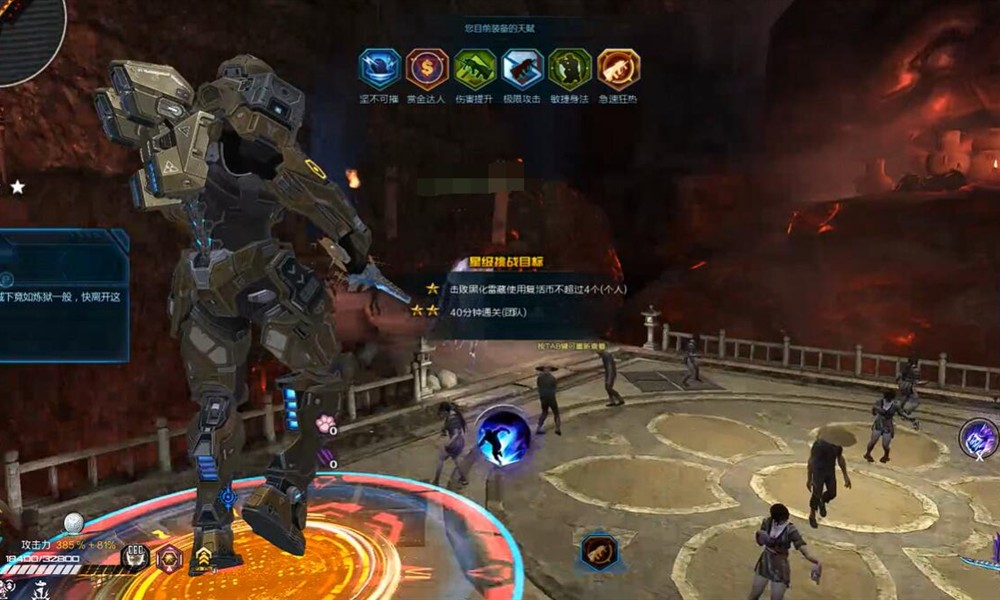This screenshot has width=1000, height=600.
Task: Open the 敏捷身法 soldier talent
Action: pos(570,69)
